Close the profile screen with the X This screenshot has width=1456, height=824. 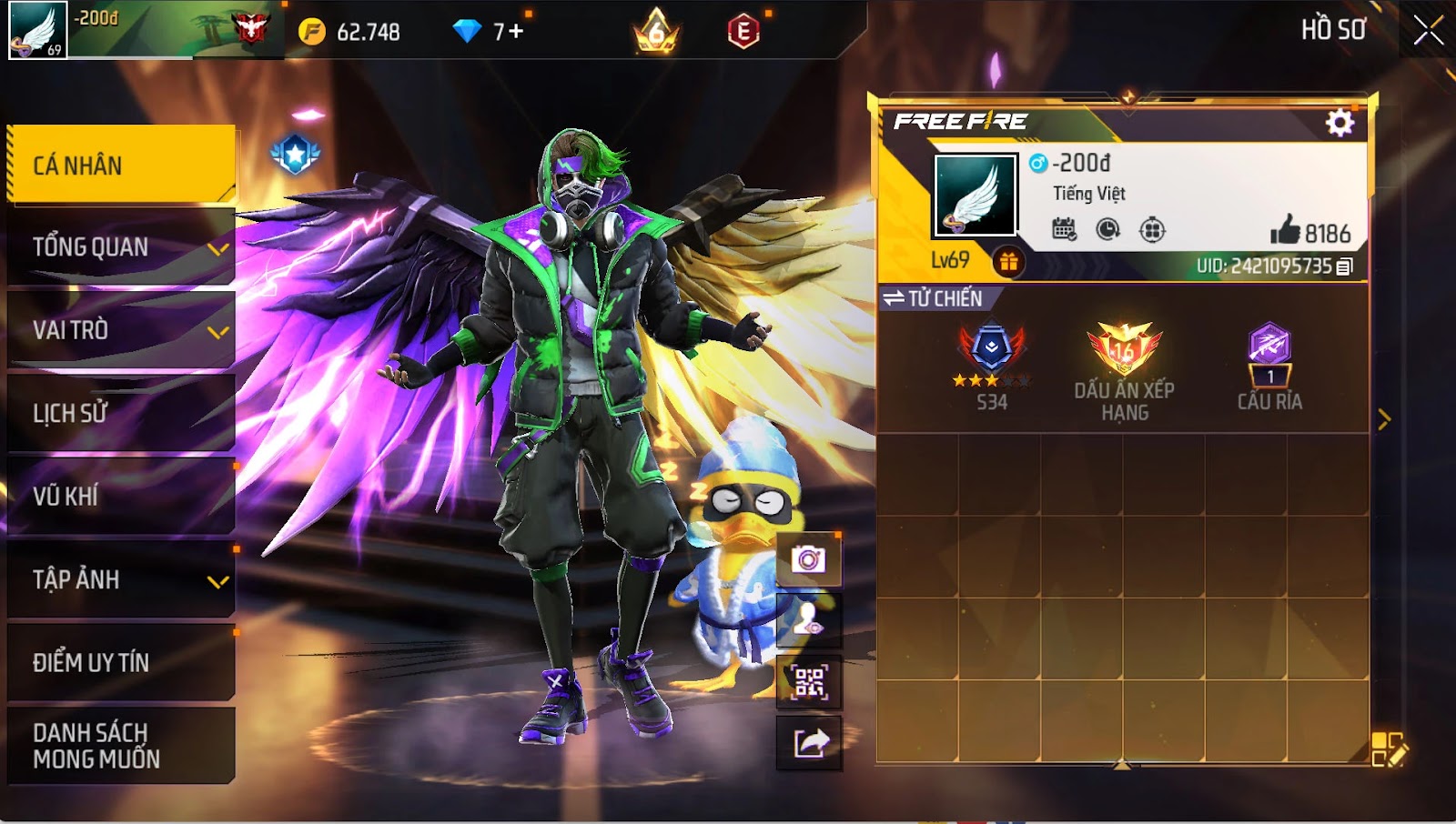coord(1428,30)
